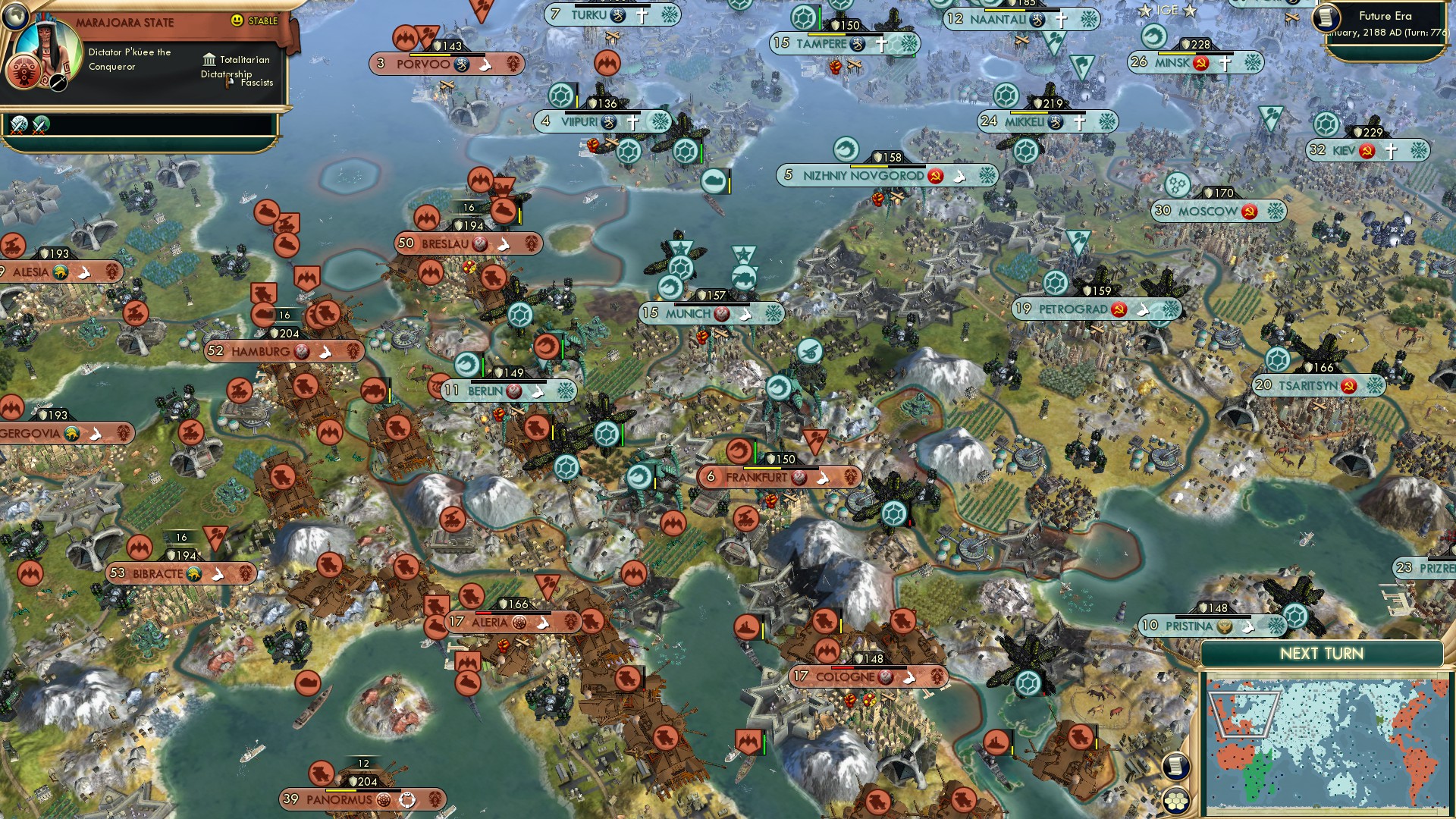Open the notification scroll icon above the minimap
Image resolution: width=1456 pixels, height=819 pixels.
coord(1176,767)
